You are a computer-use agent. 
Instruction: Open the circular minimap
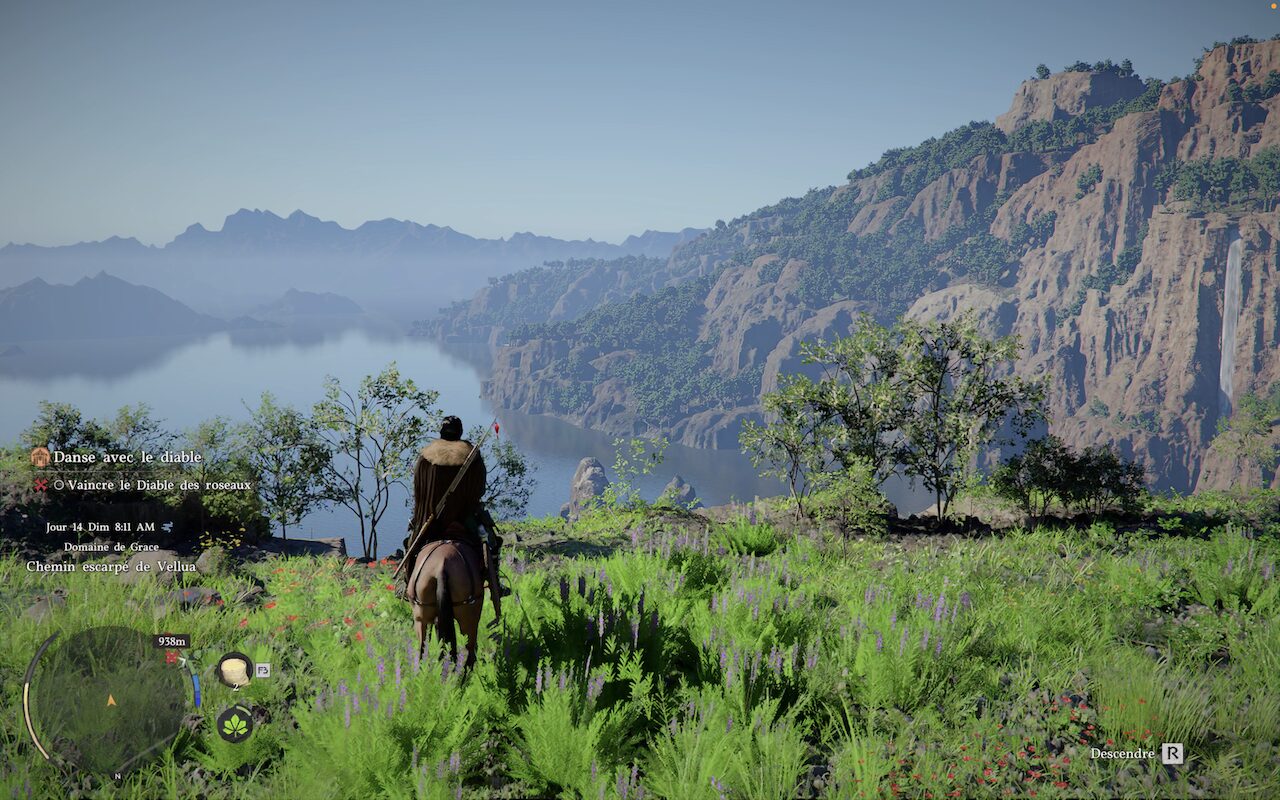[108, 700]
